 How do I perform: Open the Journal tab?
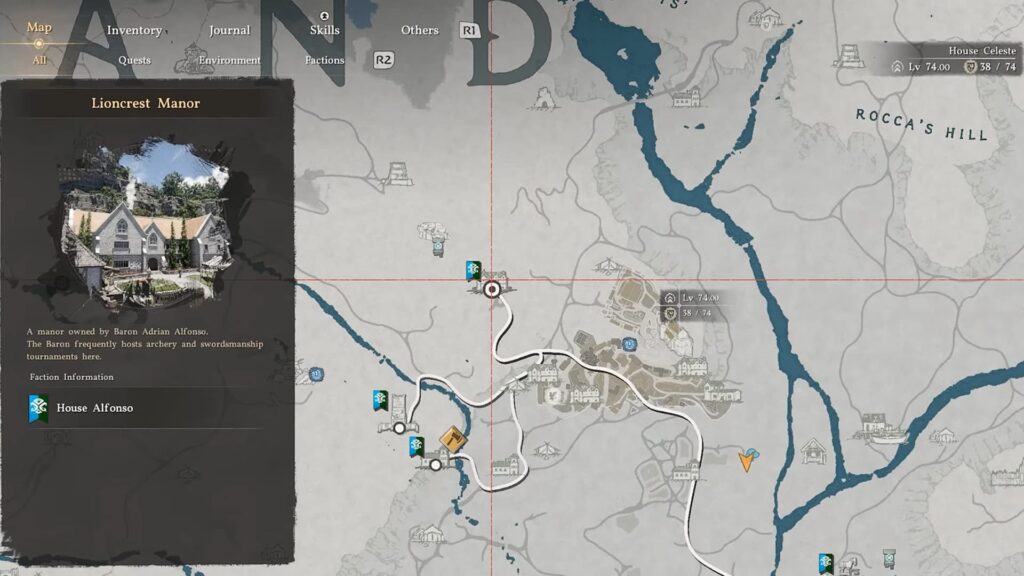229,30
